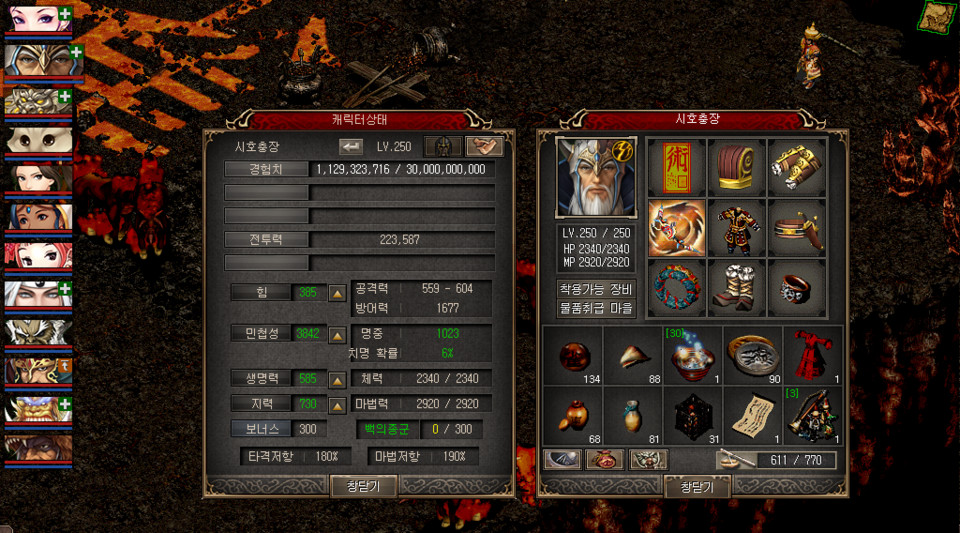
Task: Click the hand icon button in status window
Action: 484,146
